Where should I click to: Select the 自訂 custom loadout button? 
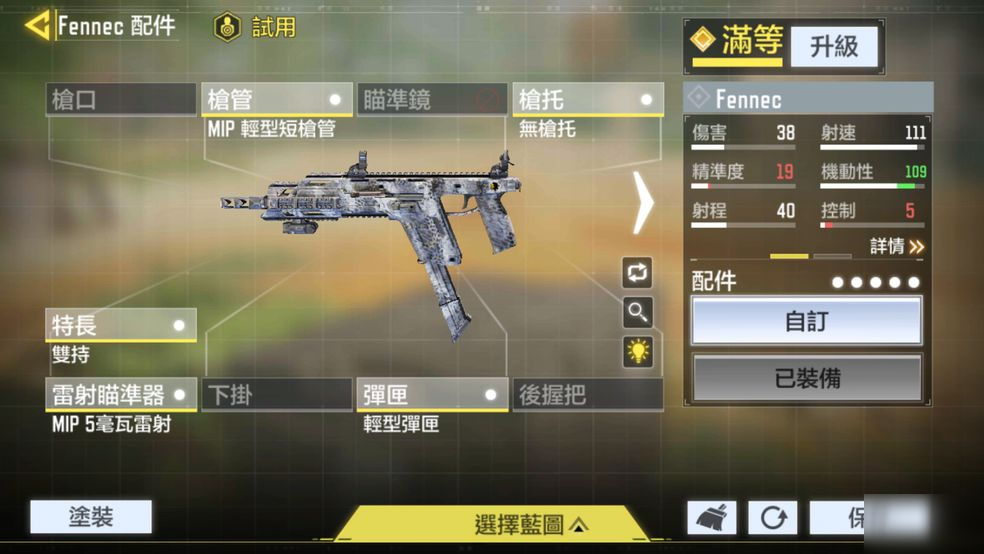coord(807,322)
